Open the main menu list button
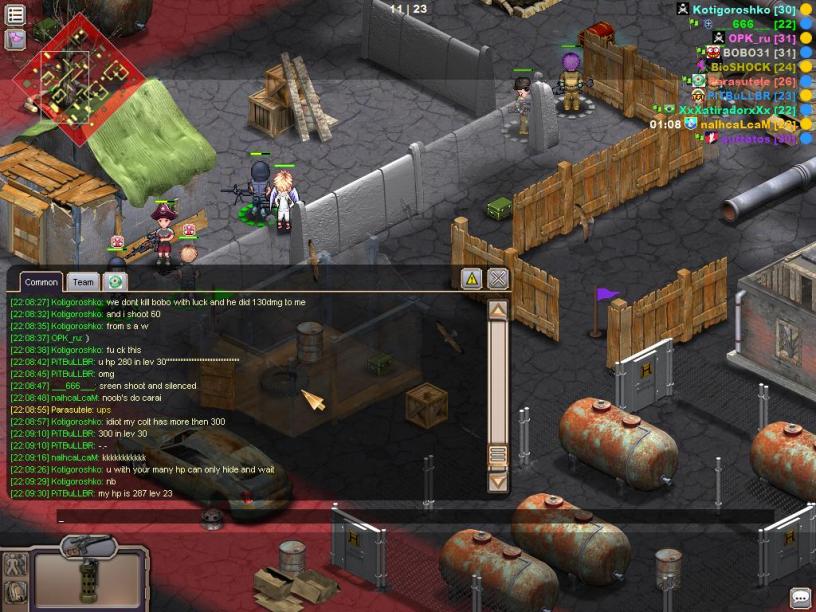This screenshot has height=612, width=816. click(x=15, y=15)
